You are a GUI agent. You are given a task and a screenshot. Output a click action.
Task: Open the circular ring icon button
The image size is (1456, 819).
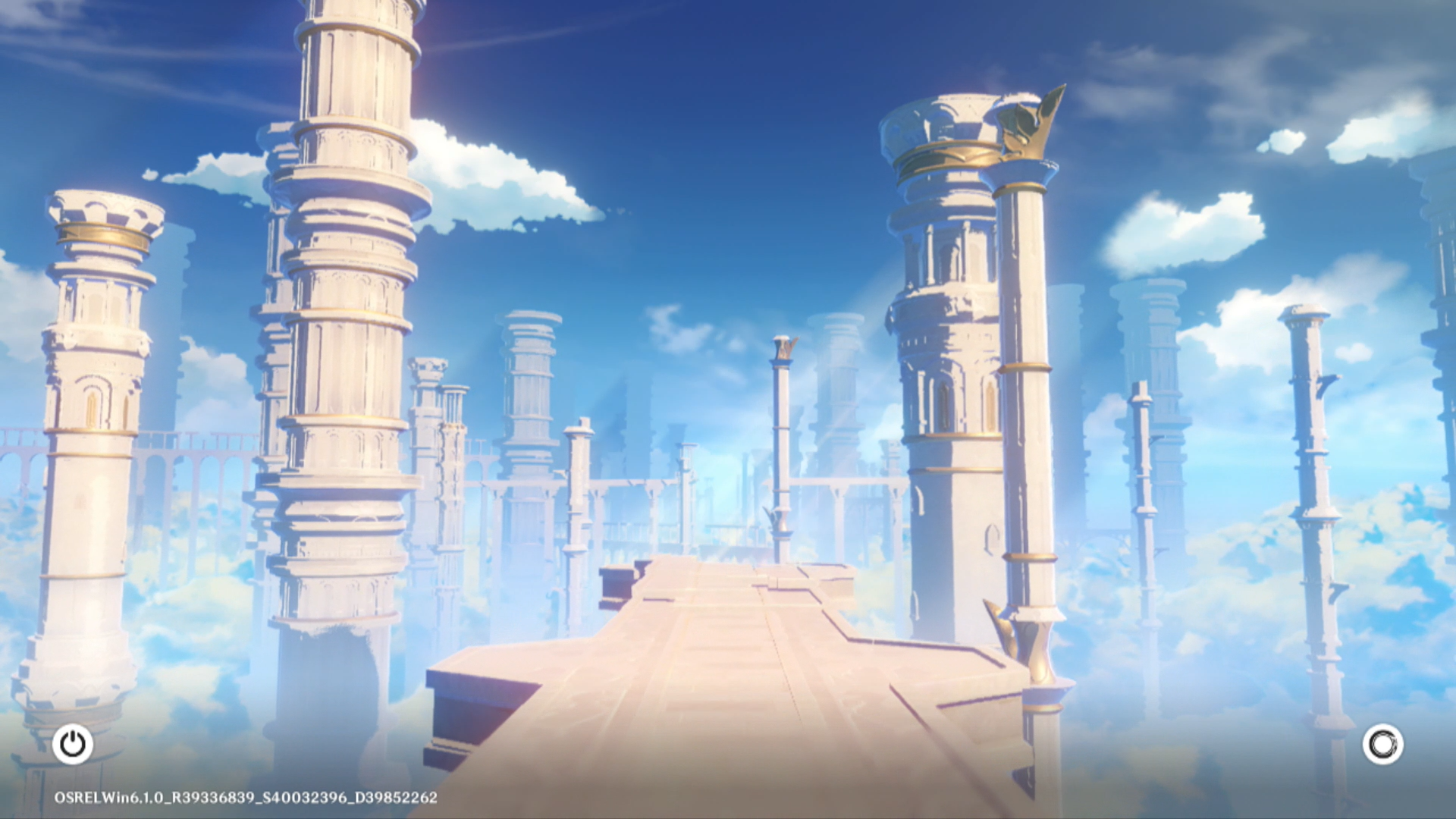pos(1382,744)
